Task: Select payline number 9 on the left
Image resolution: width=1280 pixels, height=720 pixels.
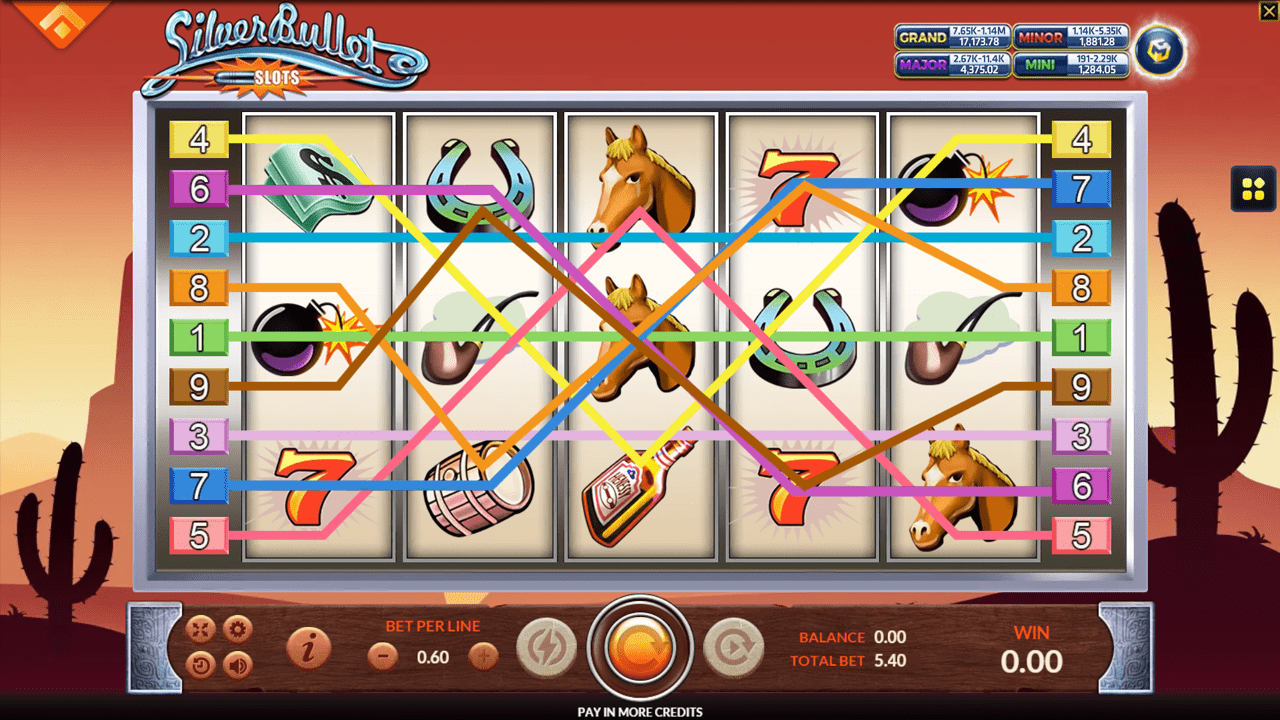Action: tap(199, 387)
